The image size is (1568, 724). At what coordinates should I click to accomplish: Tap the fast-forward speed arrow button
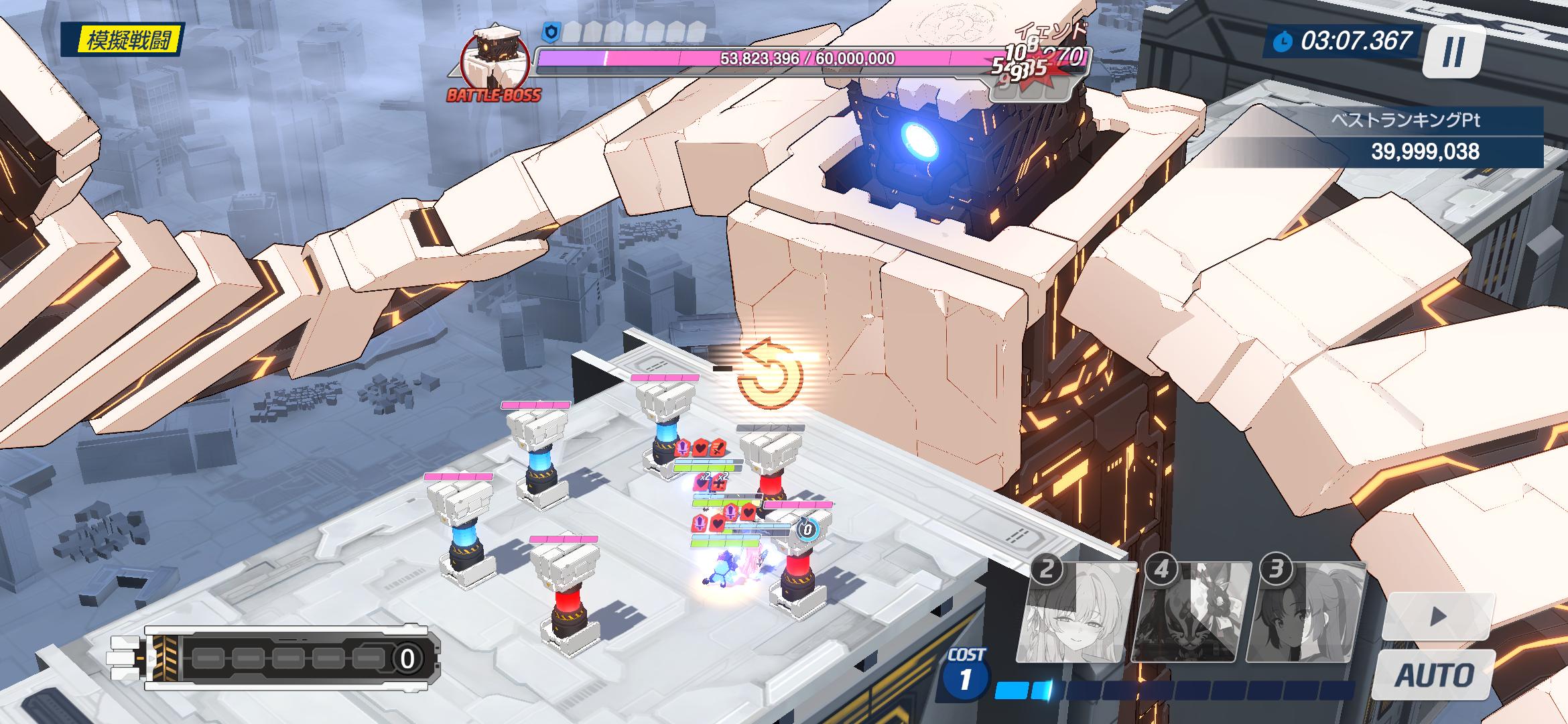(1437, 617)
